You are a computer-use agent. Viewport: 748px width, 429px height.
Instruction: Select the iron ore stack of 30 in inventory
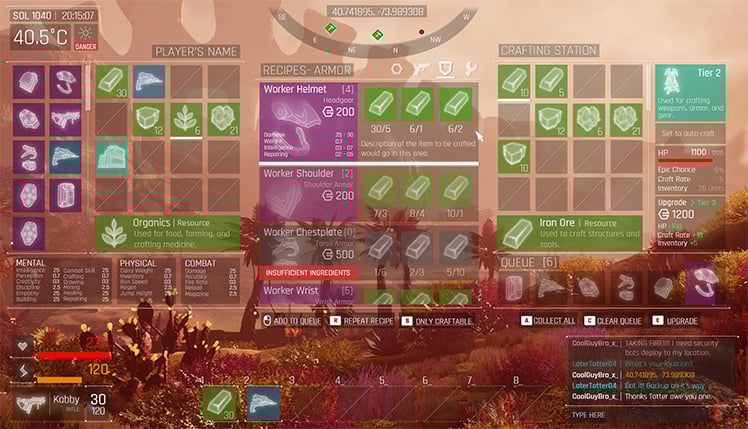112,82
